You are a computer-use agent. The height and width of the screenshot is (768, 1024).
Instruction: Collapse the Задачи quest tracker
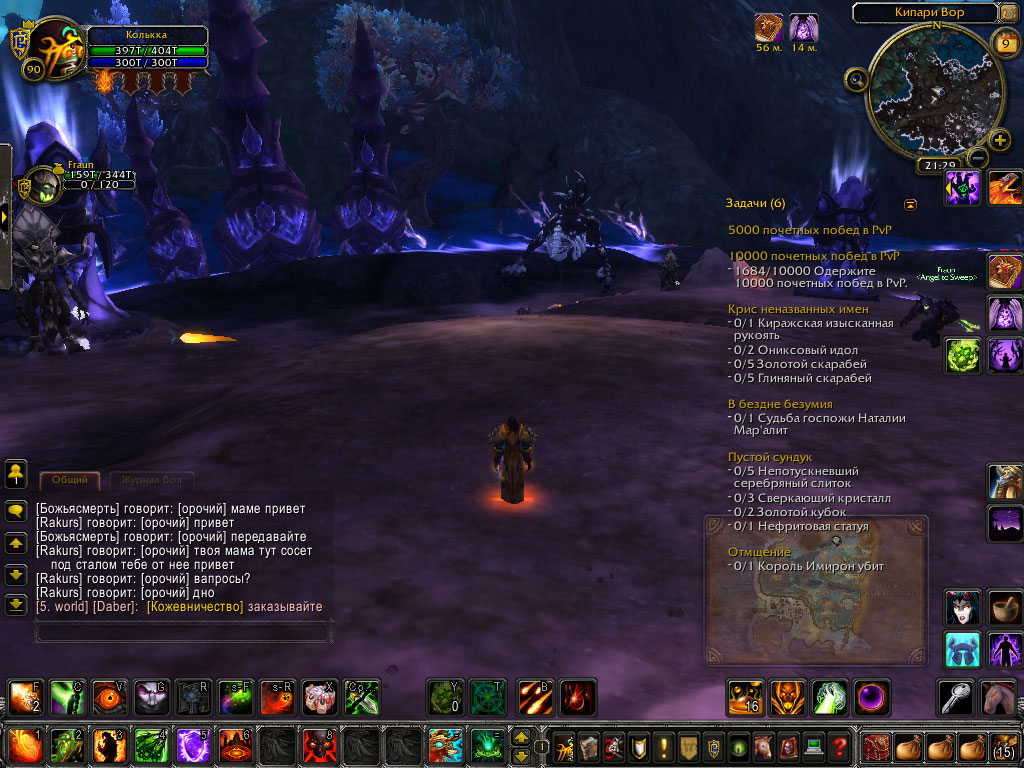911,204
